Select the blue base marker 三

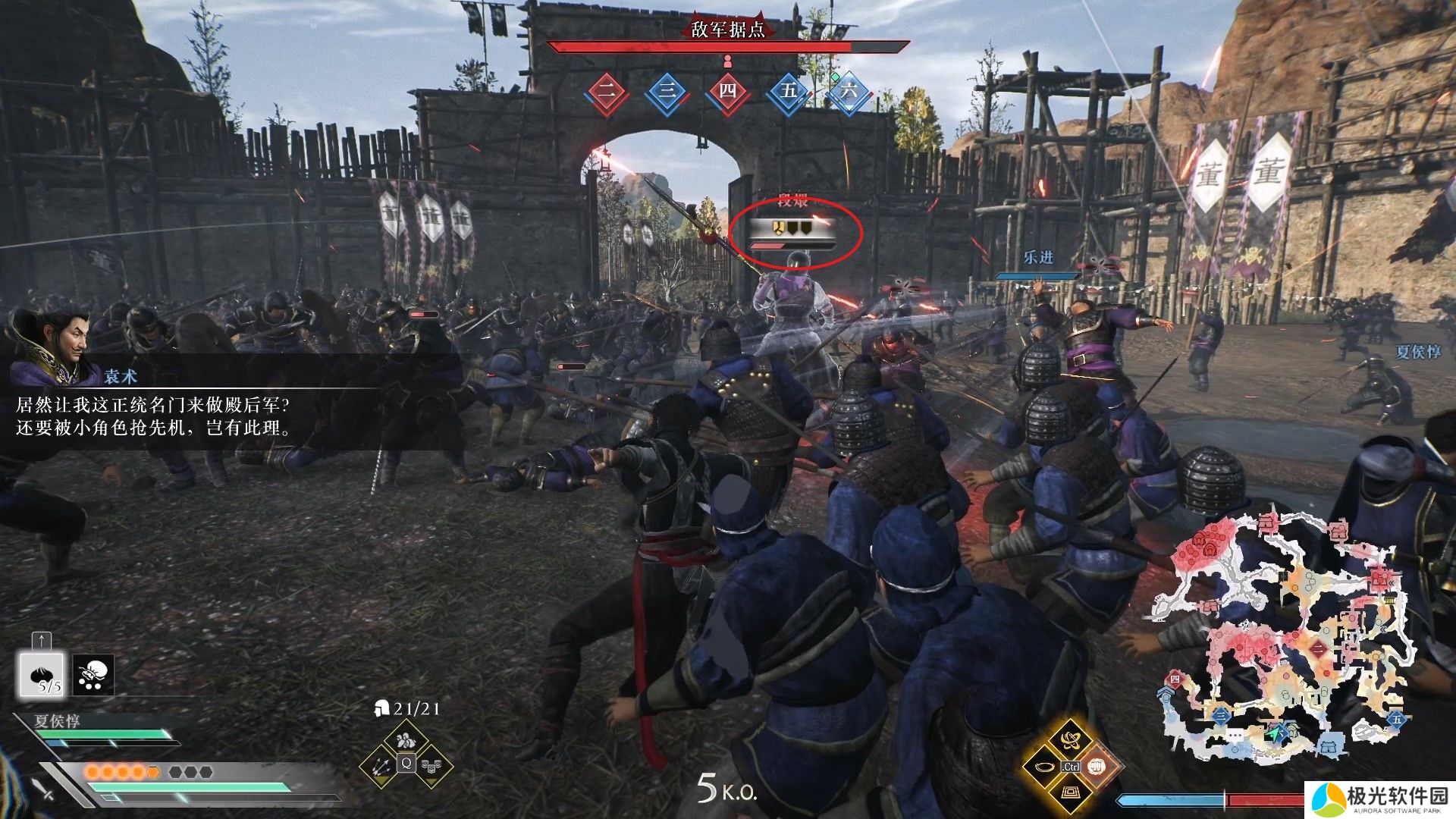tap(667, 92)
